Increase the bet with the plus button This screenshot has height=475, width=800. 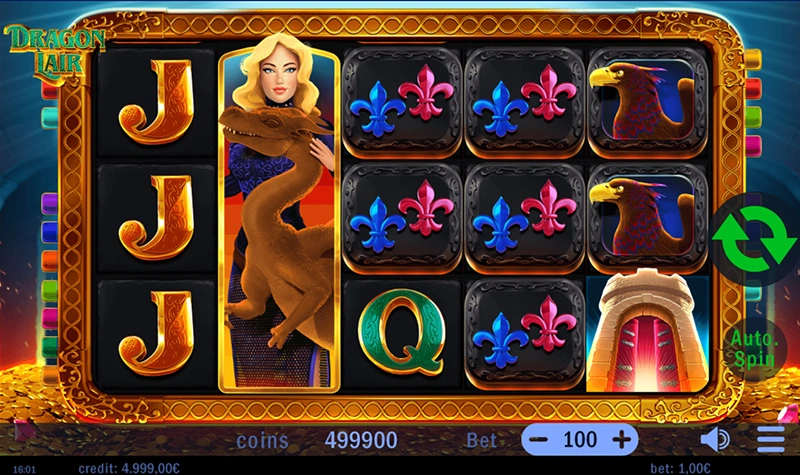621,439
